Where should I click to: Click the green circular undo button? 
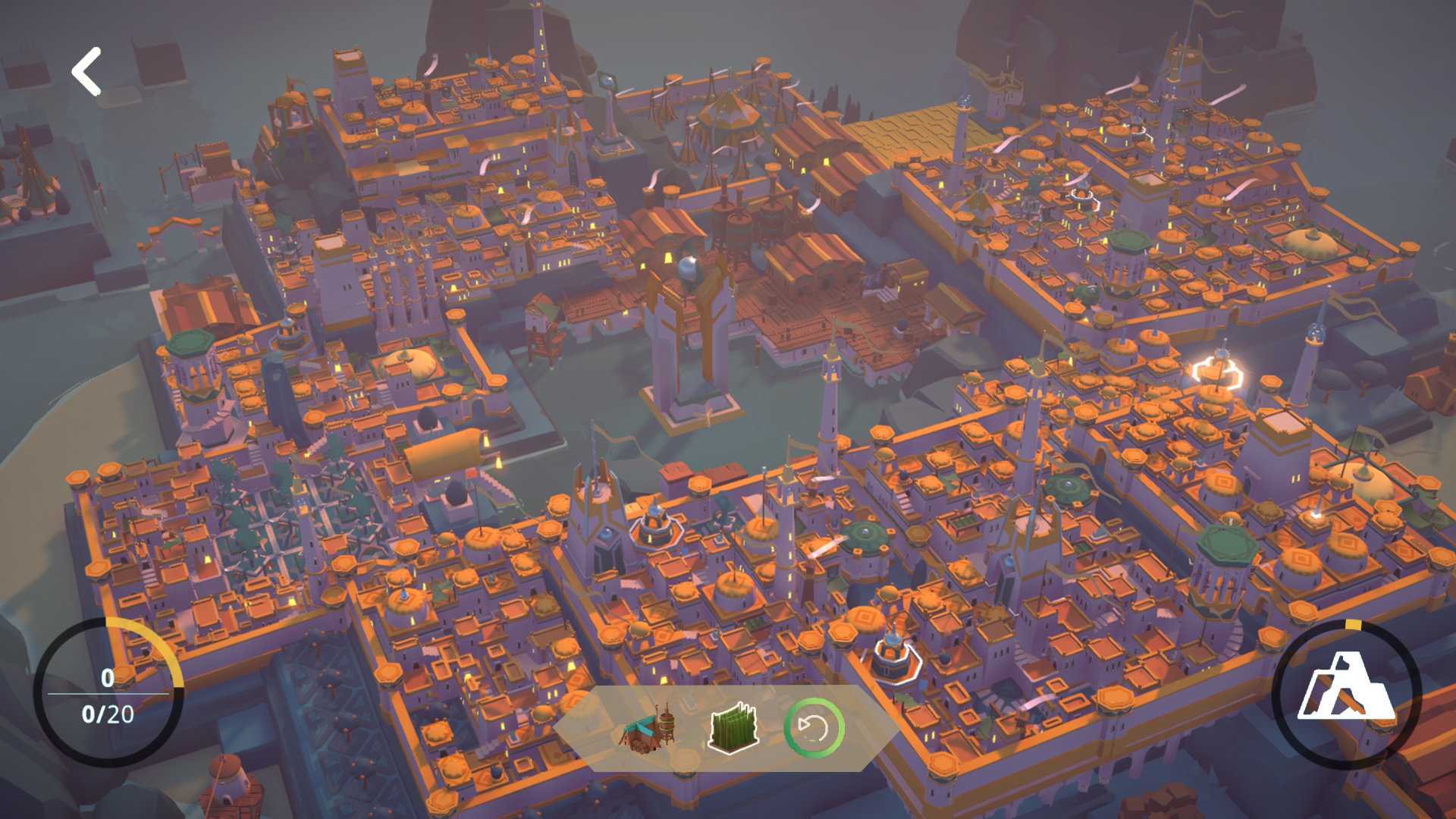814,729
